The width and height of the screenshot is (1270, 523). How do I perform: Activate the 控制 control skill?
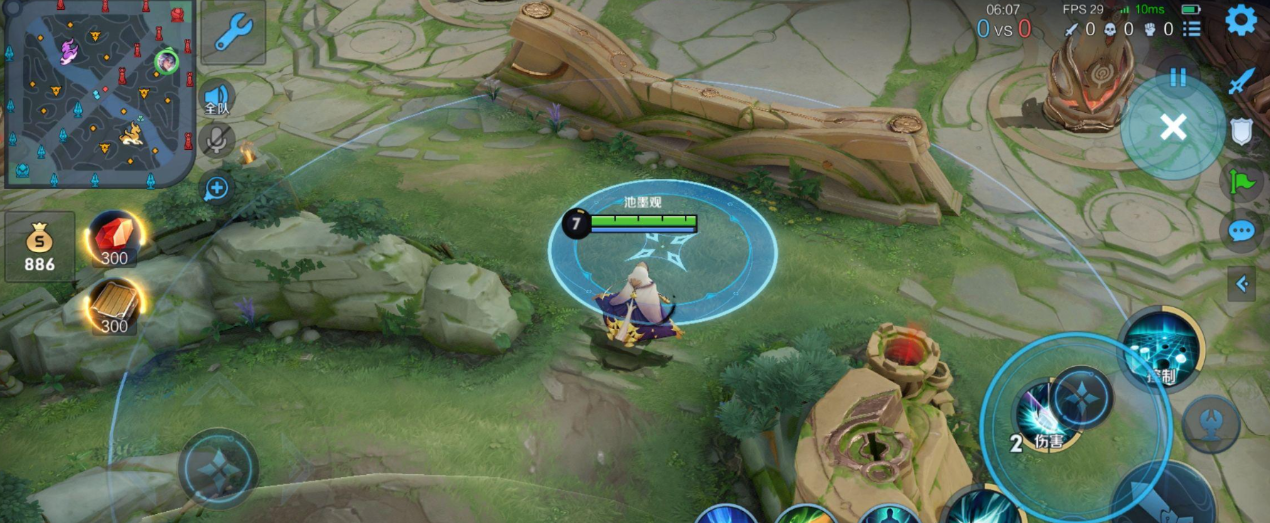[x=1160, y=350]
